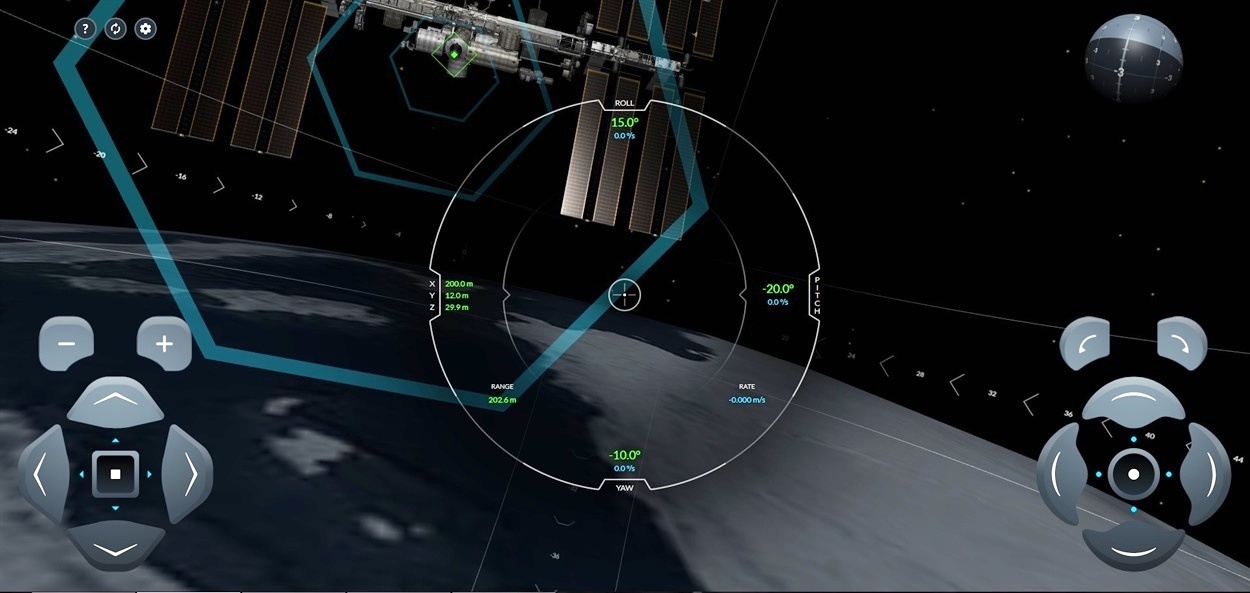Click the globe attitude indicator
The image size is (1250, 593).
coord(1134,60)
